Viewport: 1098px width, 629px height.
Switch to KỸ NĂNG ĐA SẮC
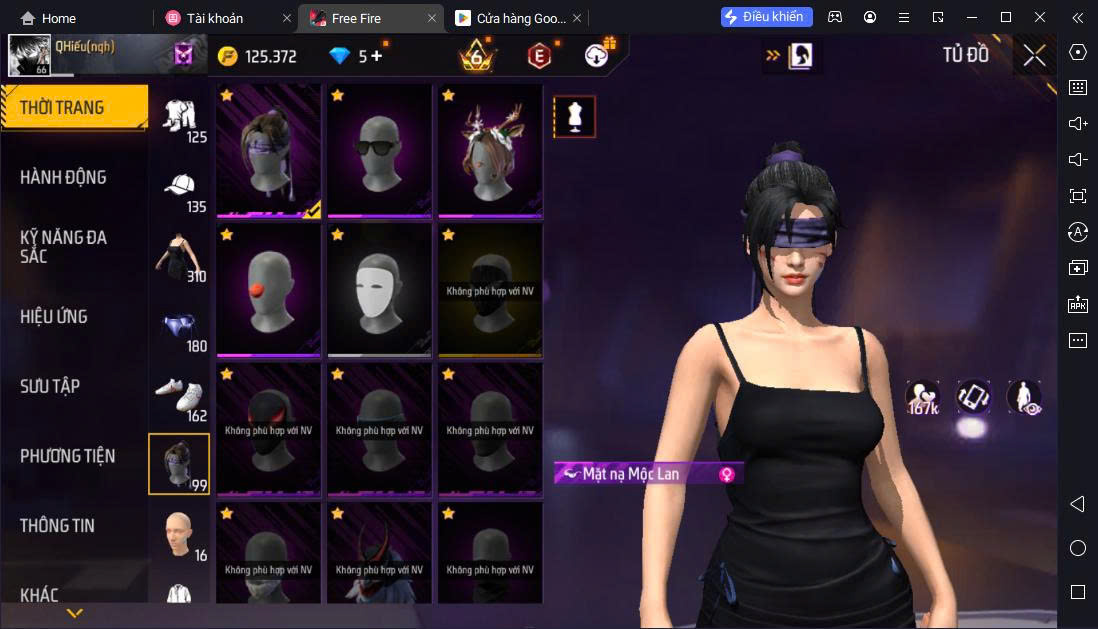[63, 247]
